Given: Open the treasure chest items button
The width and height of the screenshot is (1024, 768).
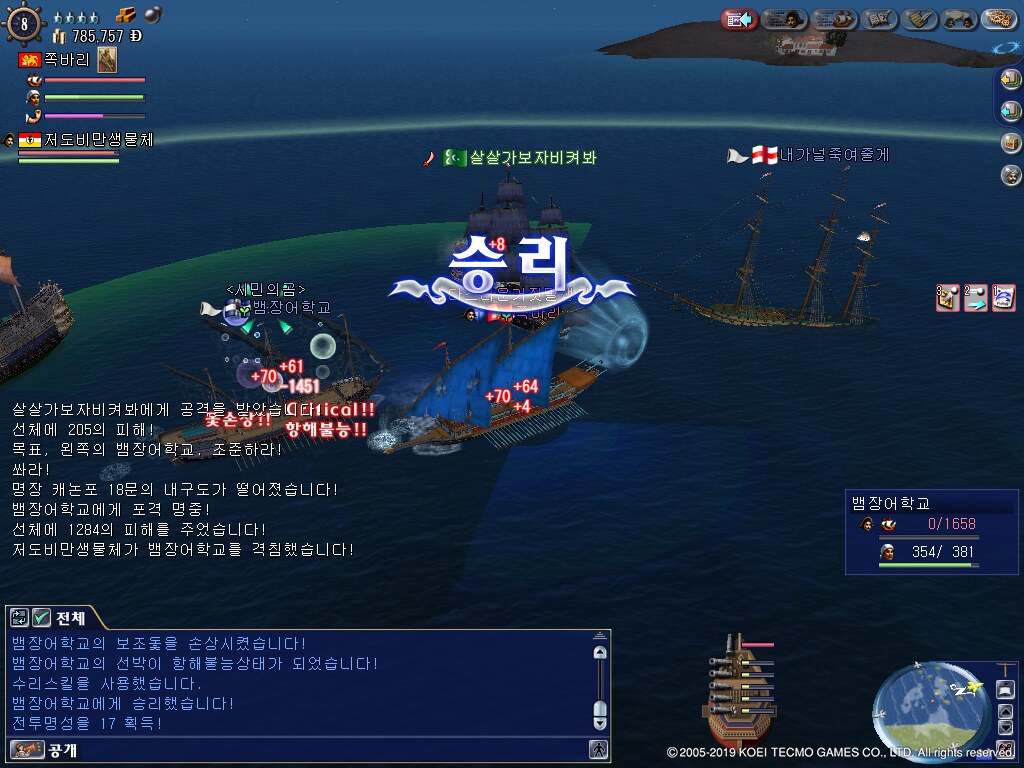Looking at the screenshot, I should point(1010,143).
